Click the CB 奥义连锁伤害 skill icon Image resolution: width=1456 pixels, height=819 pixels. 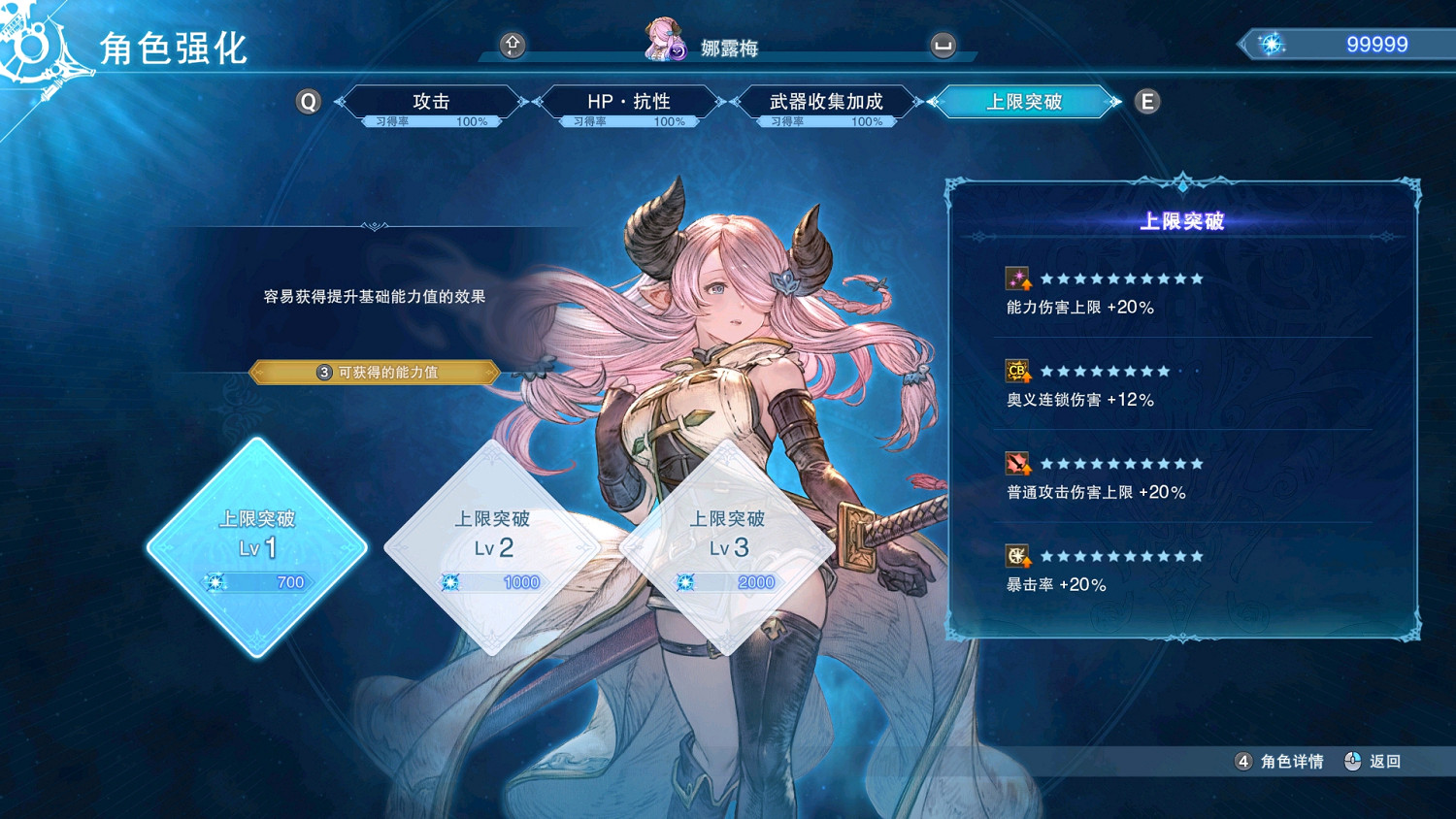pyautogui.click(x=1015, y=371)
